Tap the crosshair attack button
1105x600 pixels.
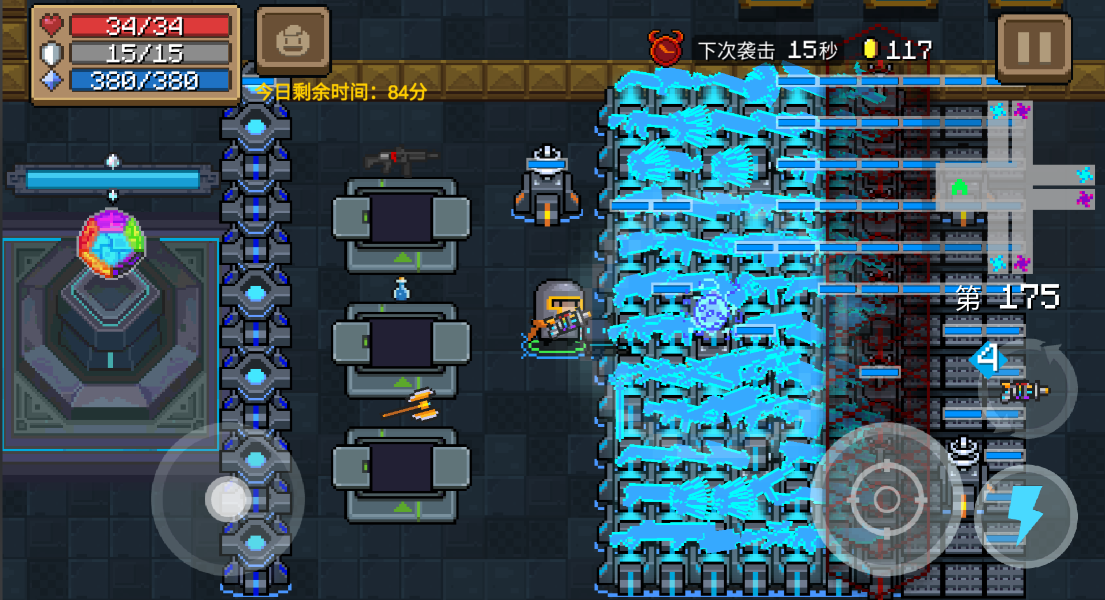(x=886, y=499)
